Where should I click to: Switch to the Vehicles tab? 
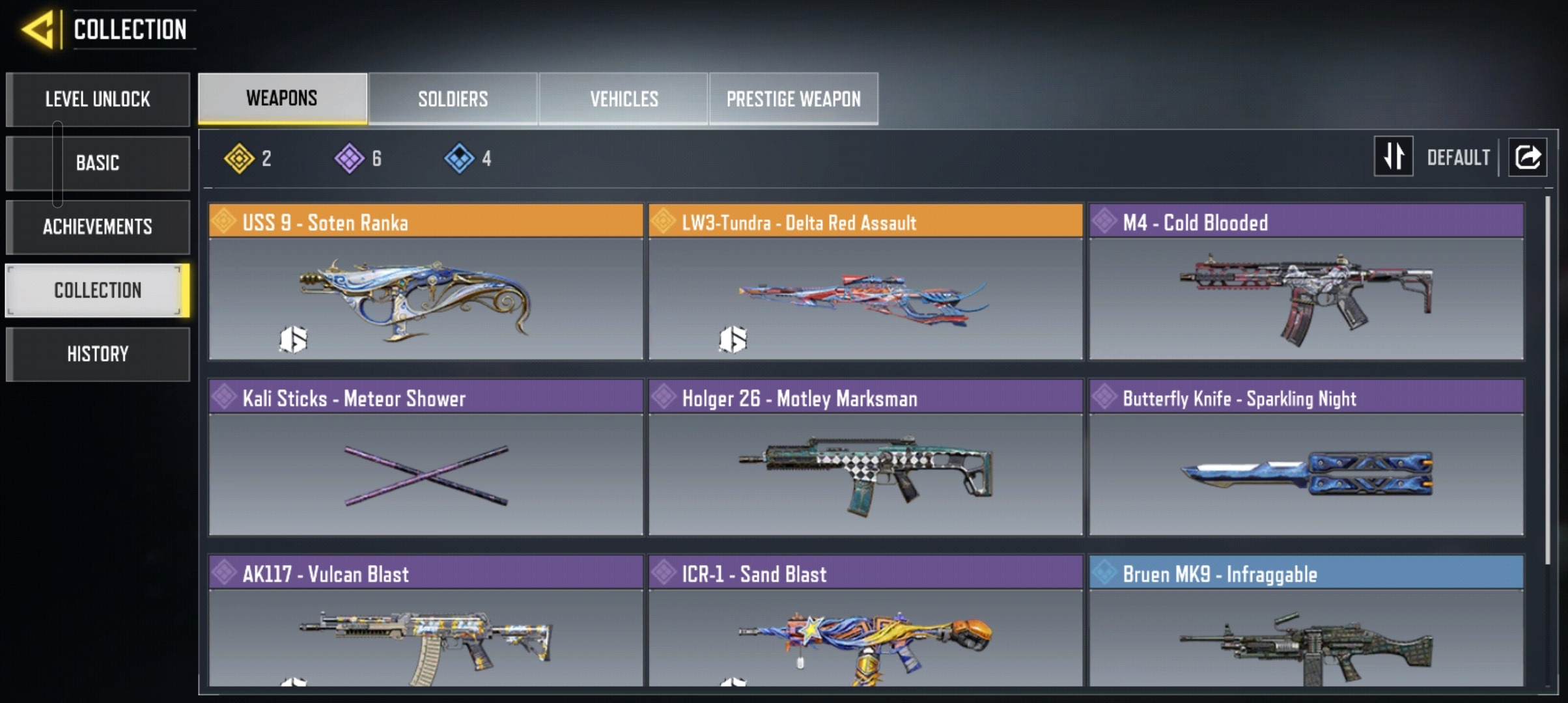[624, 98]
